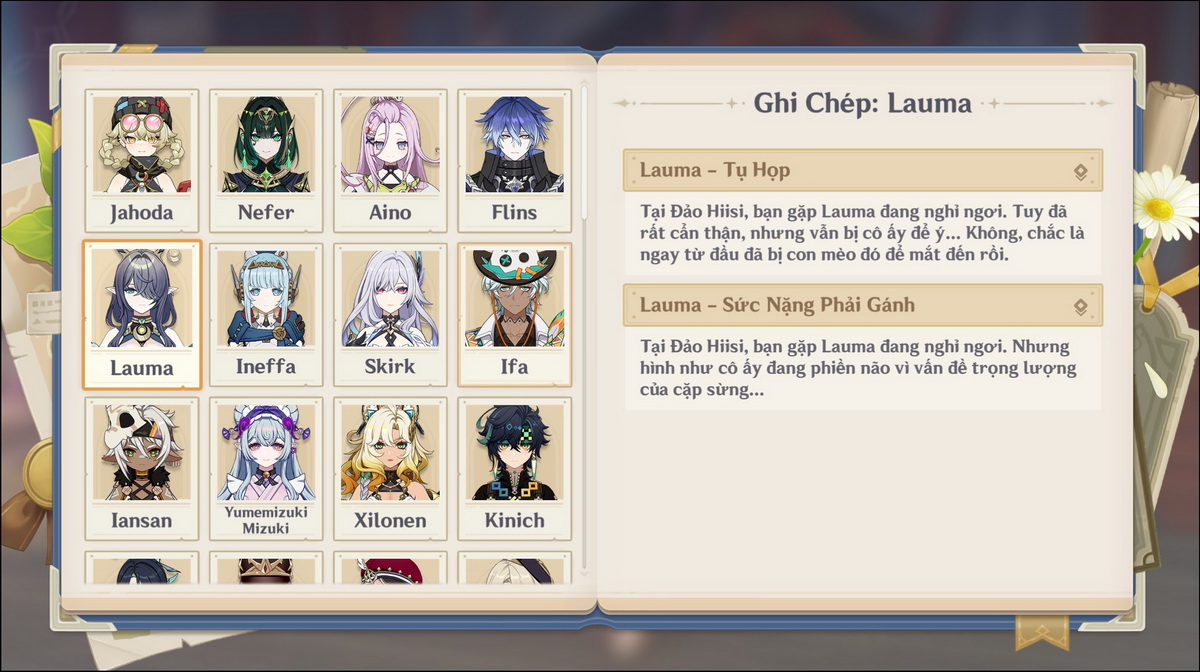Image resolution: width=1200 pixels, height=672 pixels.
Task: View notes for Kinich
Action: click(514, 468)
